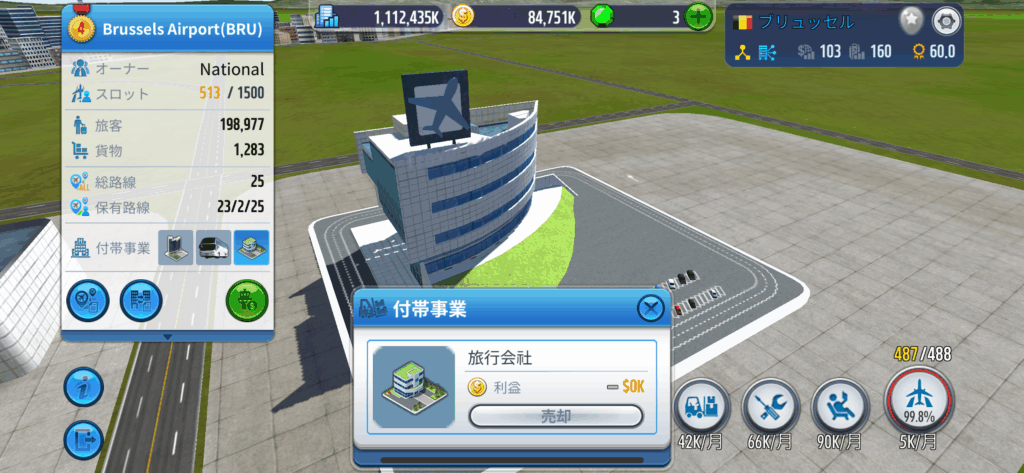Viewport: 1024px width, 473px height.
Task: Click the 売却 sell button
Action: (x=556, y=416)
